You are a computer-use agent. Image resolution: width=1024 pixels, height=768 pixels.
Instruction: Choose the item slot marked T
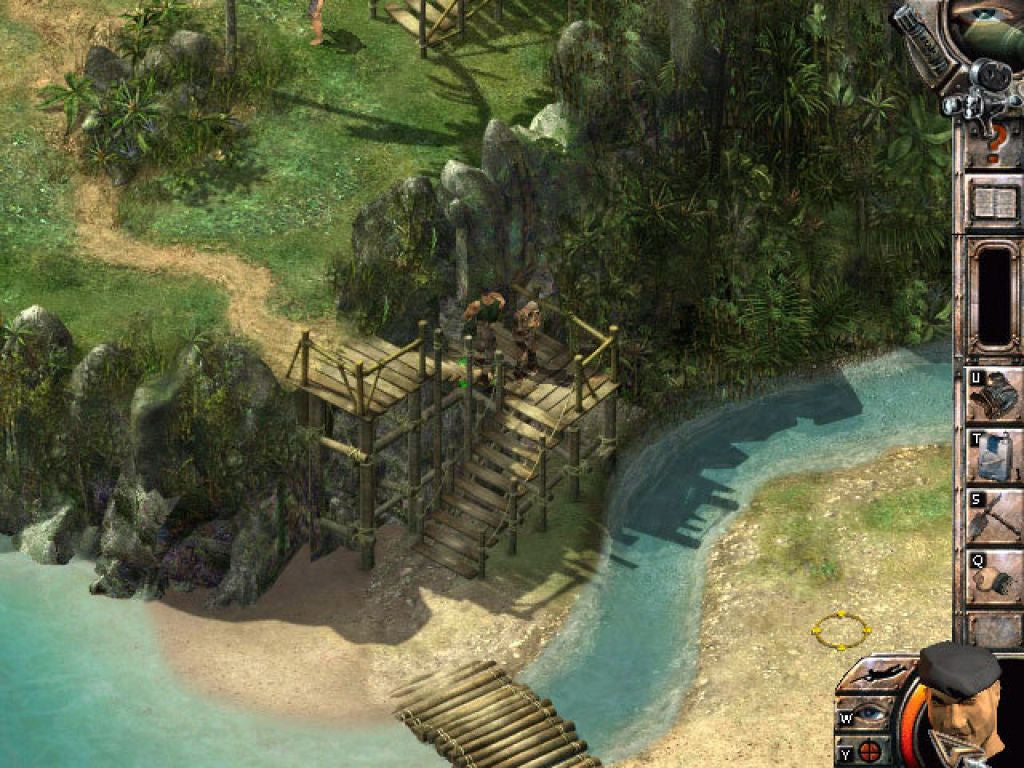(993, 455)
